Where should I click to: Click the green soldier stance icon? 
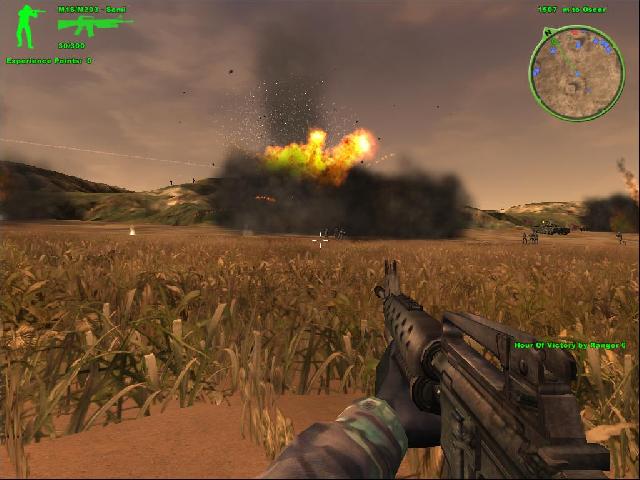coord(25,27)
